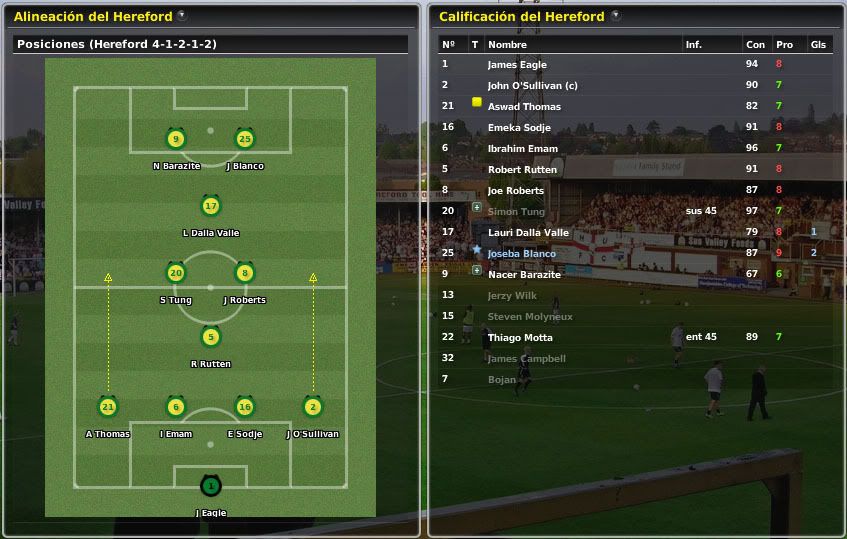Select S Tung's number 20 shirt
The height and width of the screenshot is (539, 847).
pyautogui.click(x=176, y=273)
